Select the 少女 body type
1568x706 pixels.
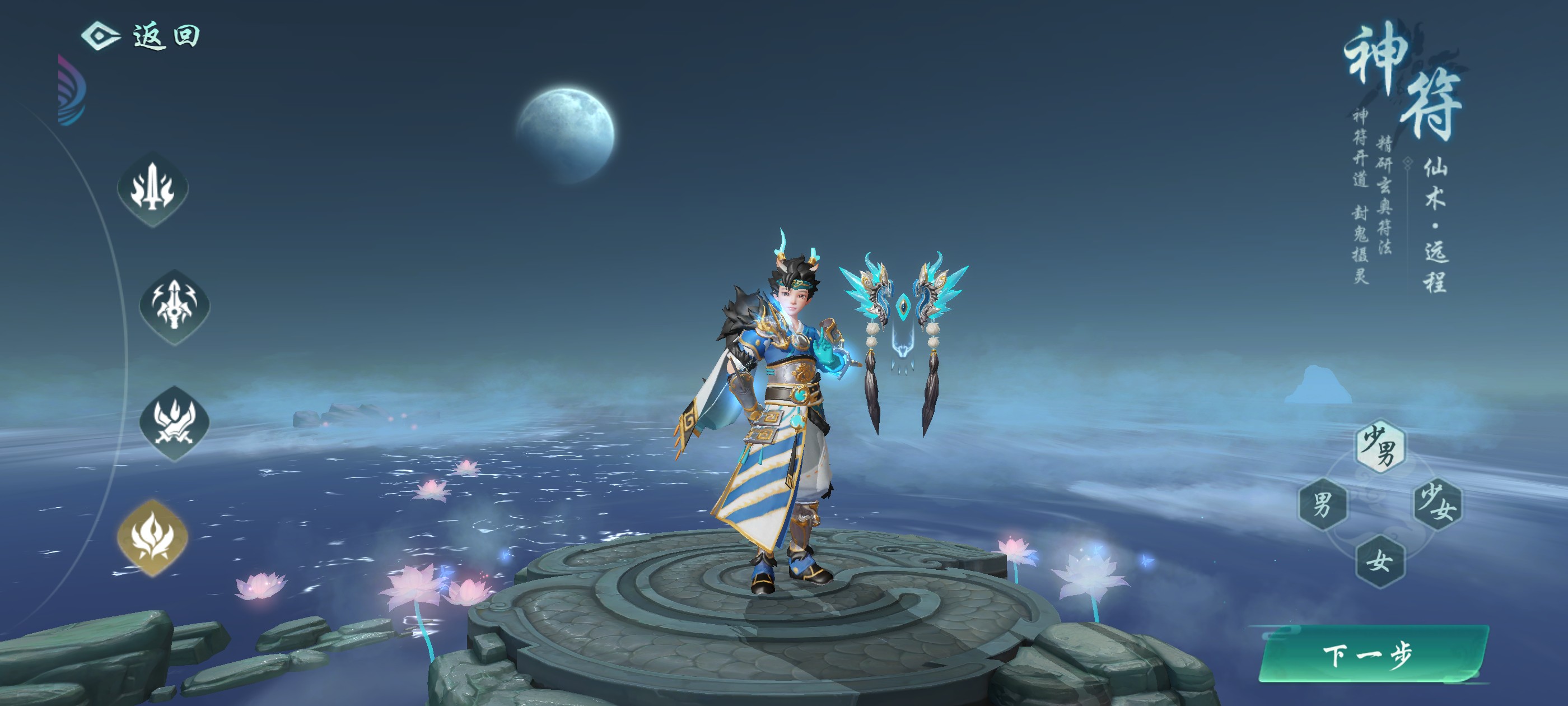(1437, 504)
